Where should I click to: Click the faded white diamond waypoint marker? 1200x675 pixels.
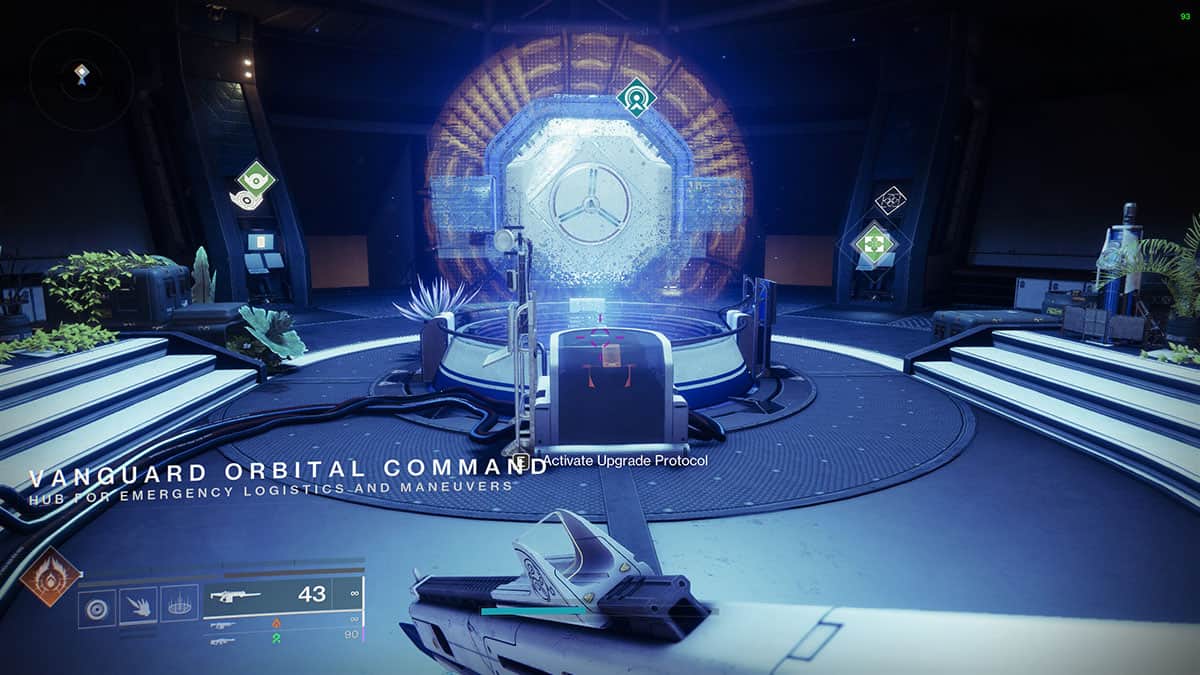(890, 200)
